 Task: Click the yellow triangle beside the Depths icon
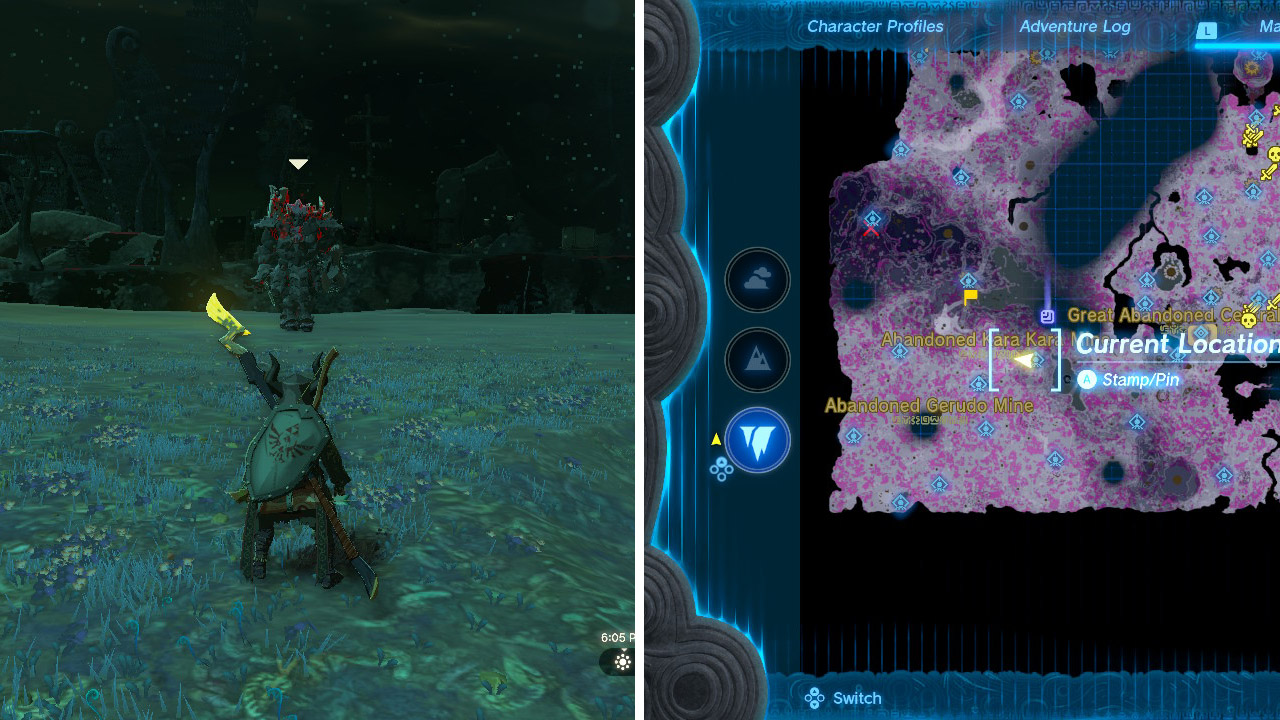pyautogui.click(x=716, y=437)
